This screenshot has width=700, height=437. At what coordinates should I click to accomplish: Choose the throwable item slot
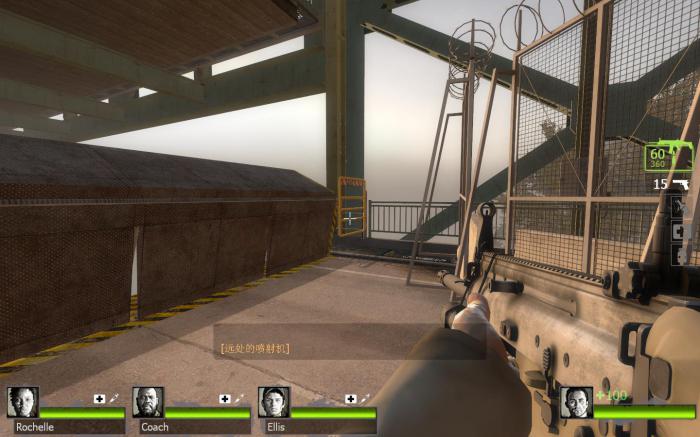682,208
